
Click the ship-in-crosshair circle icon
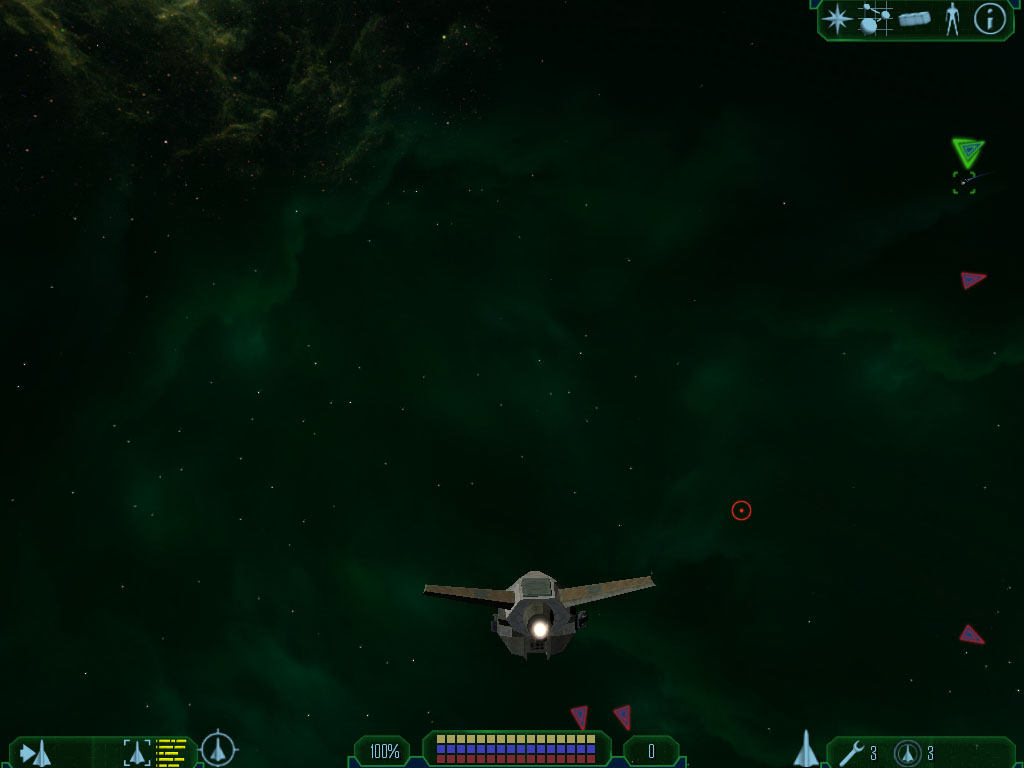[x=218, y=749]
